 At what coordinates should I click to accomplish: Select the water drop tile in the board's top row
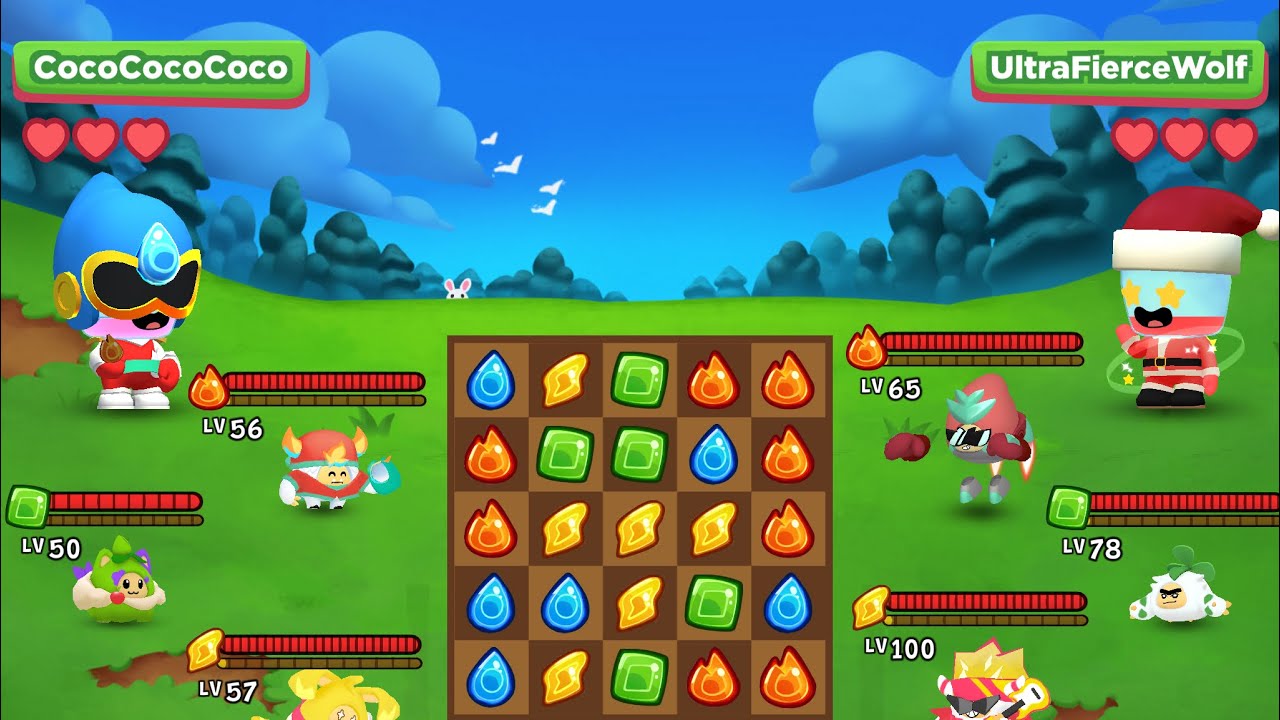pos(491,379)
